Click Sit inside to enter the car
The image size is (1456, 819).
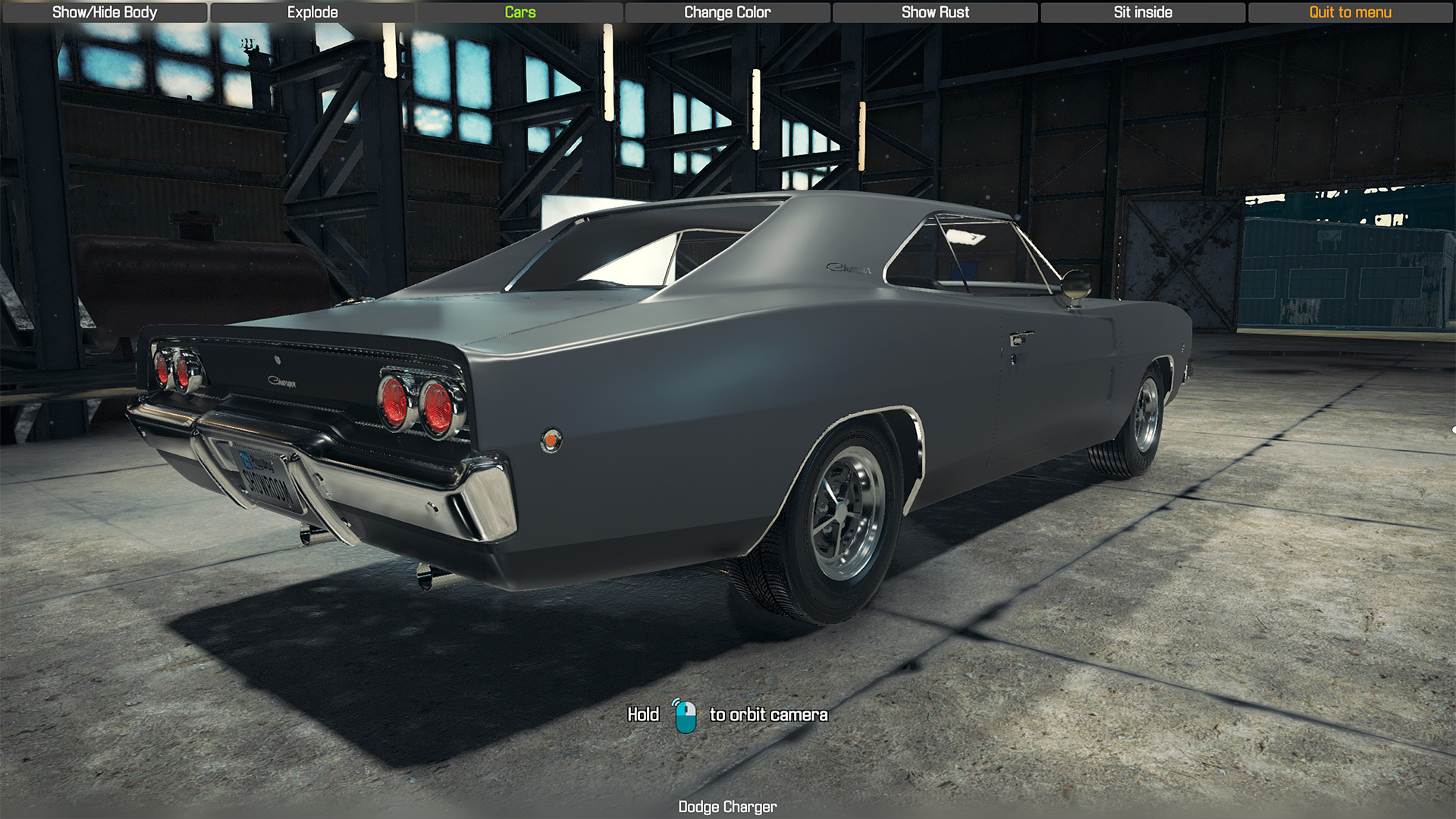pos(1142,12)
